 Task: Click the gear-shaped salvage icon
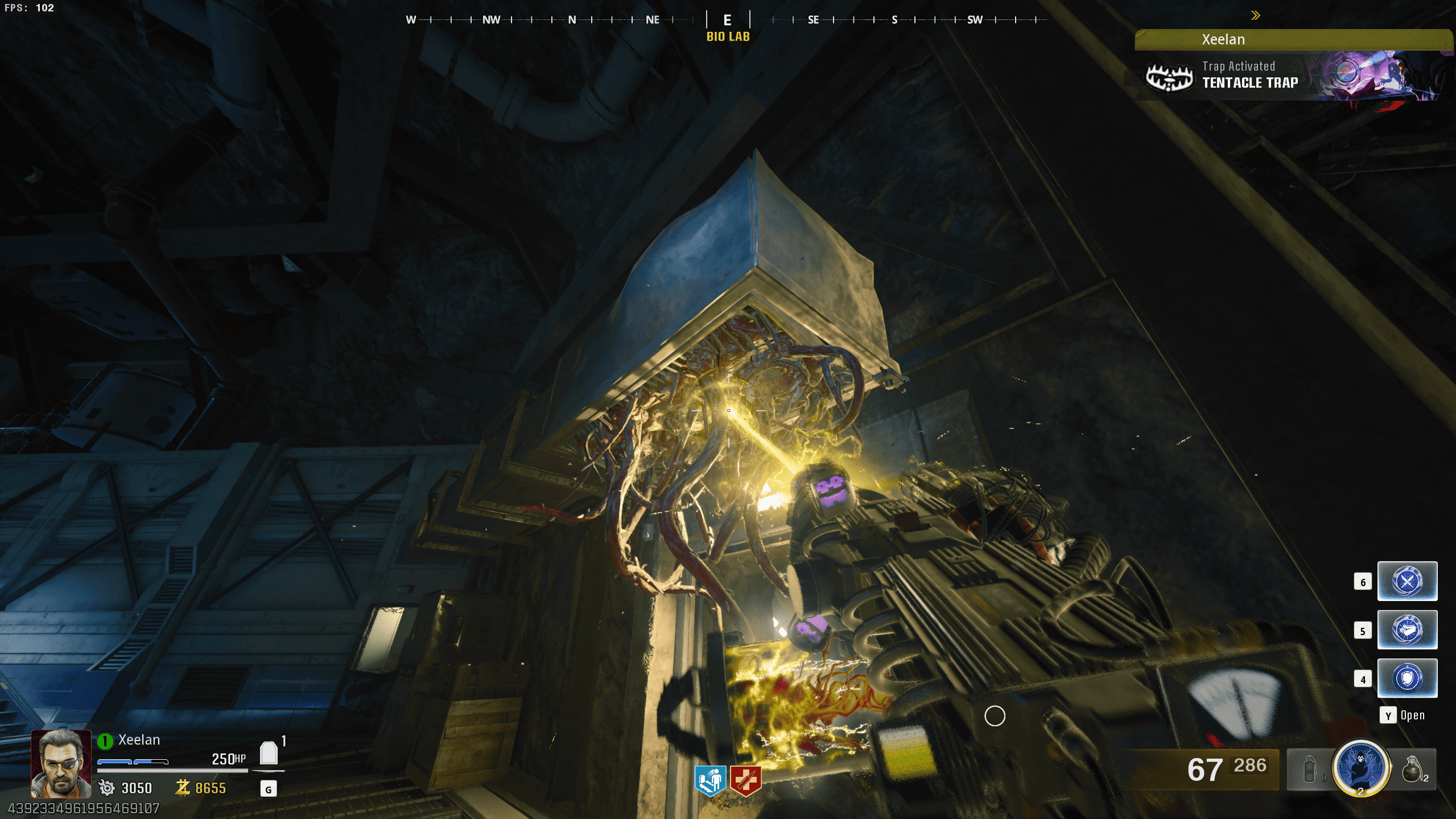(x=106, y=788)
